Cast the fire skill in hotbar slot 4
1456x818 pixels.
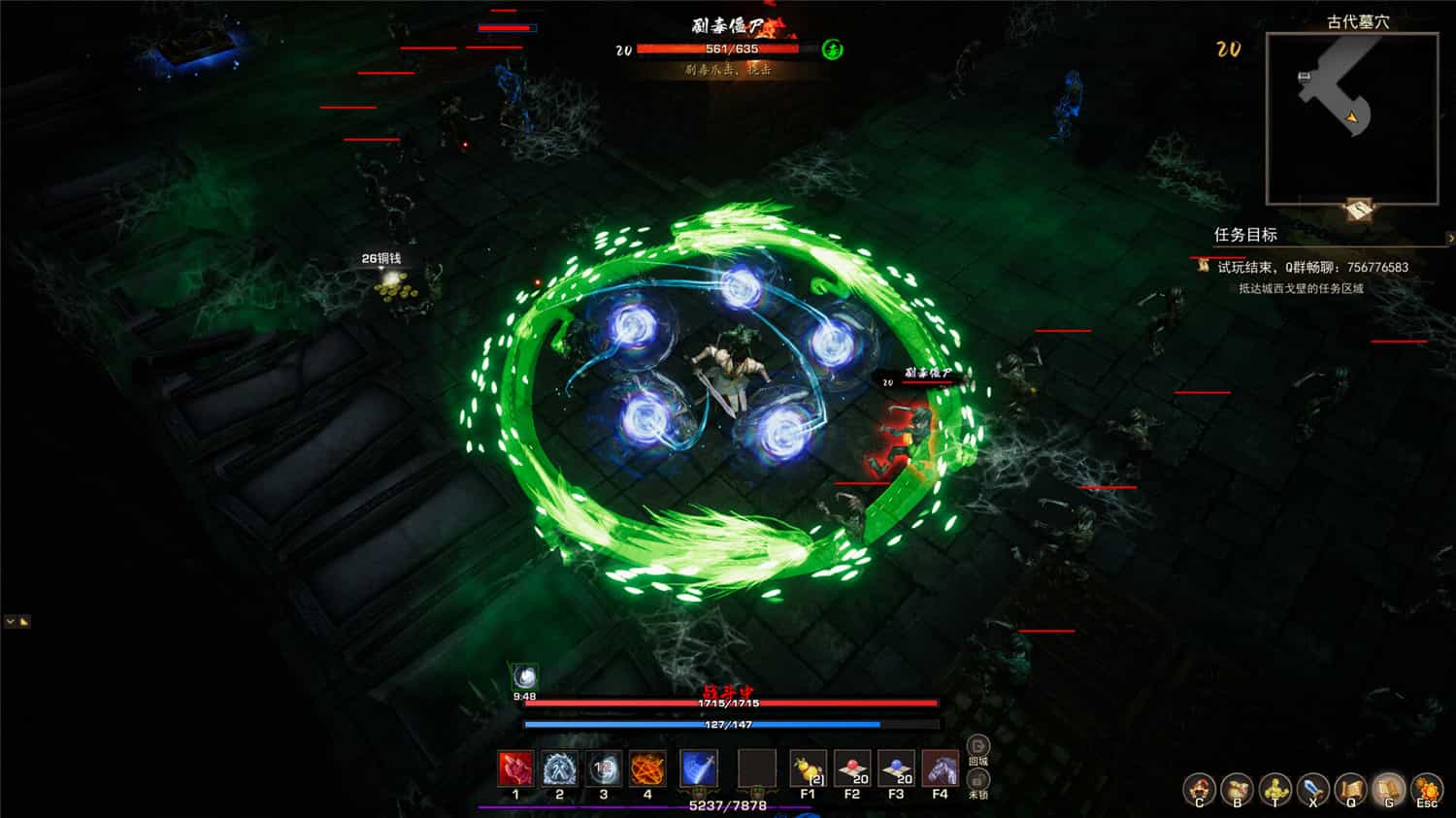(x=648, y=769)
